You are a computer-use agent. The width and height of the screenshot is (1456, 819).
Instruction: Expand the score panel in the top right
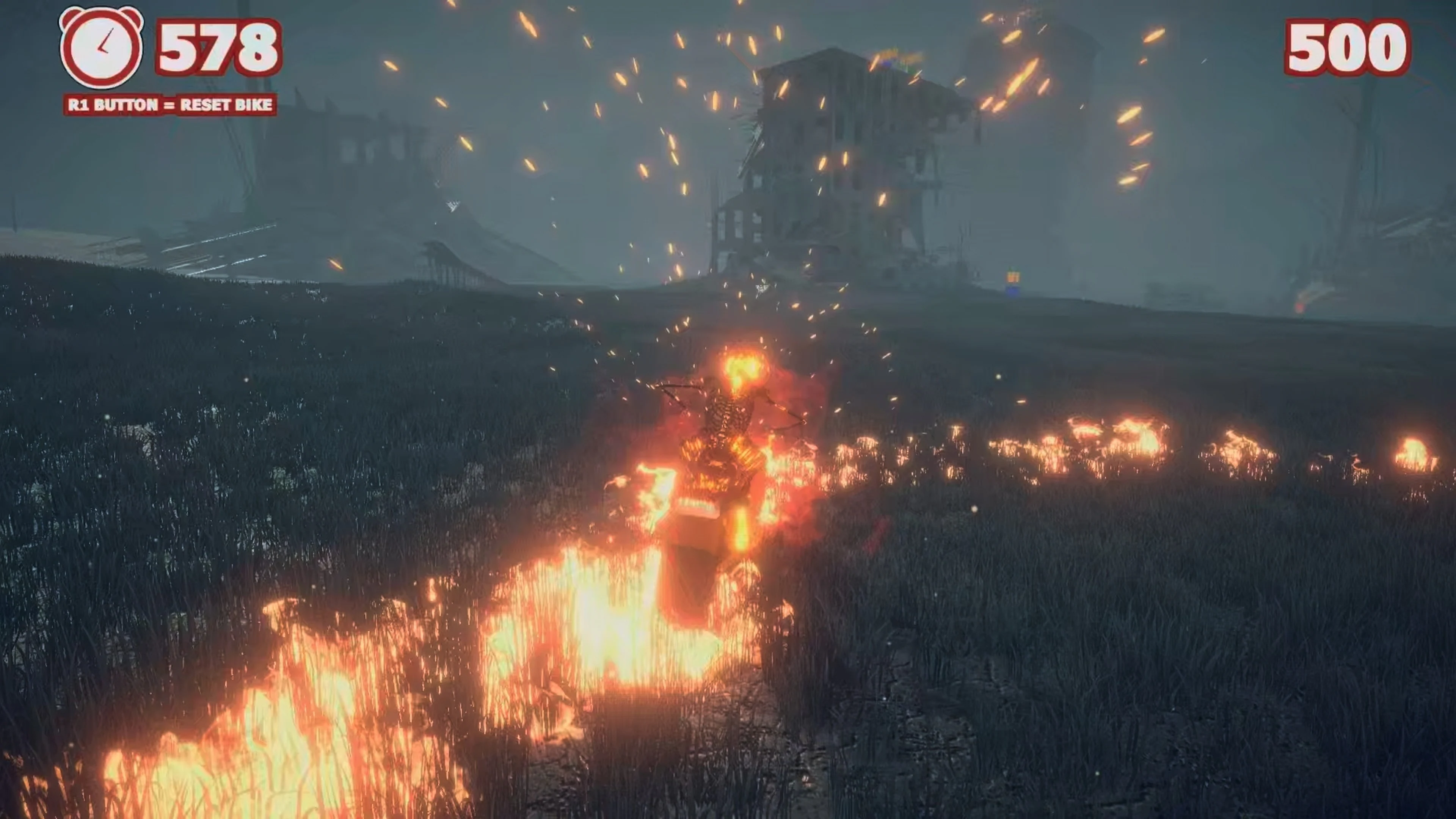coord(1345,48)
